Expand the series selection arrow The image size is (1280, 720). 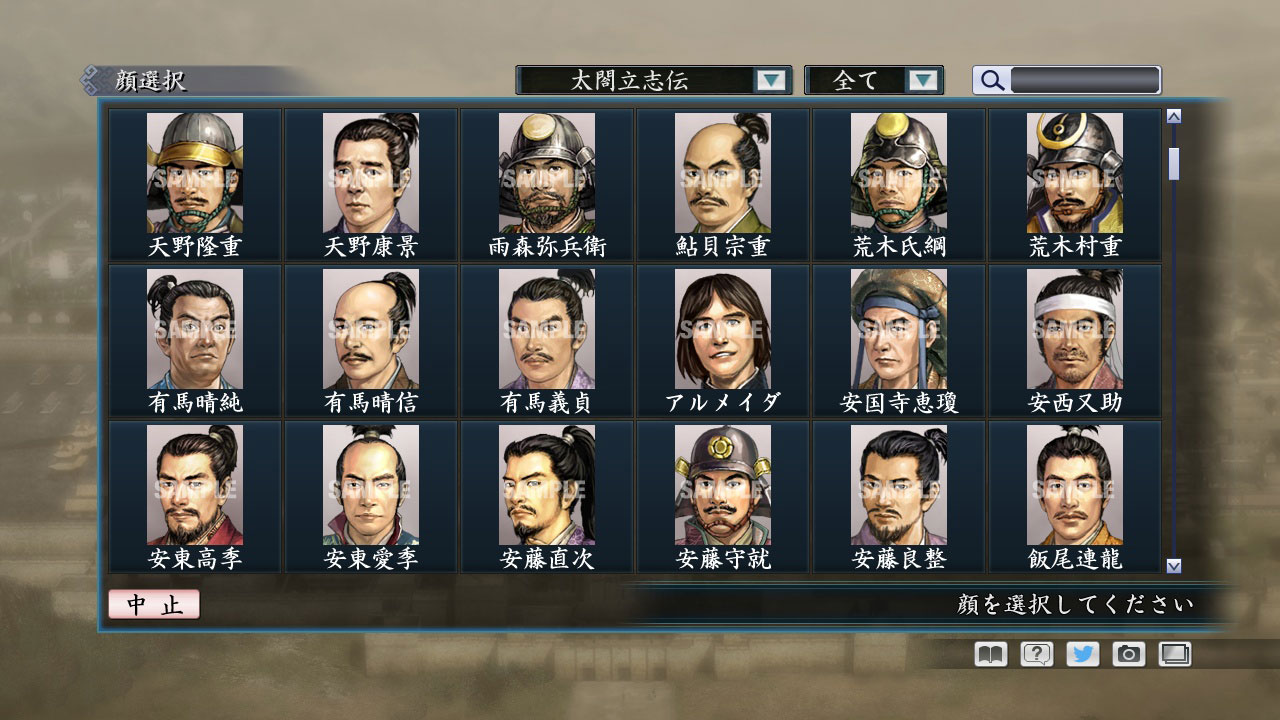tap(771, 80)
